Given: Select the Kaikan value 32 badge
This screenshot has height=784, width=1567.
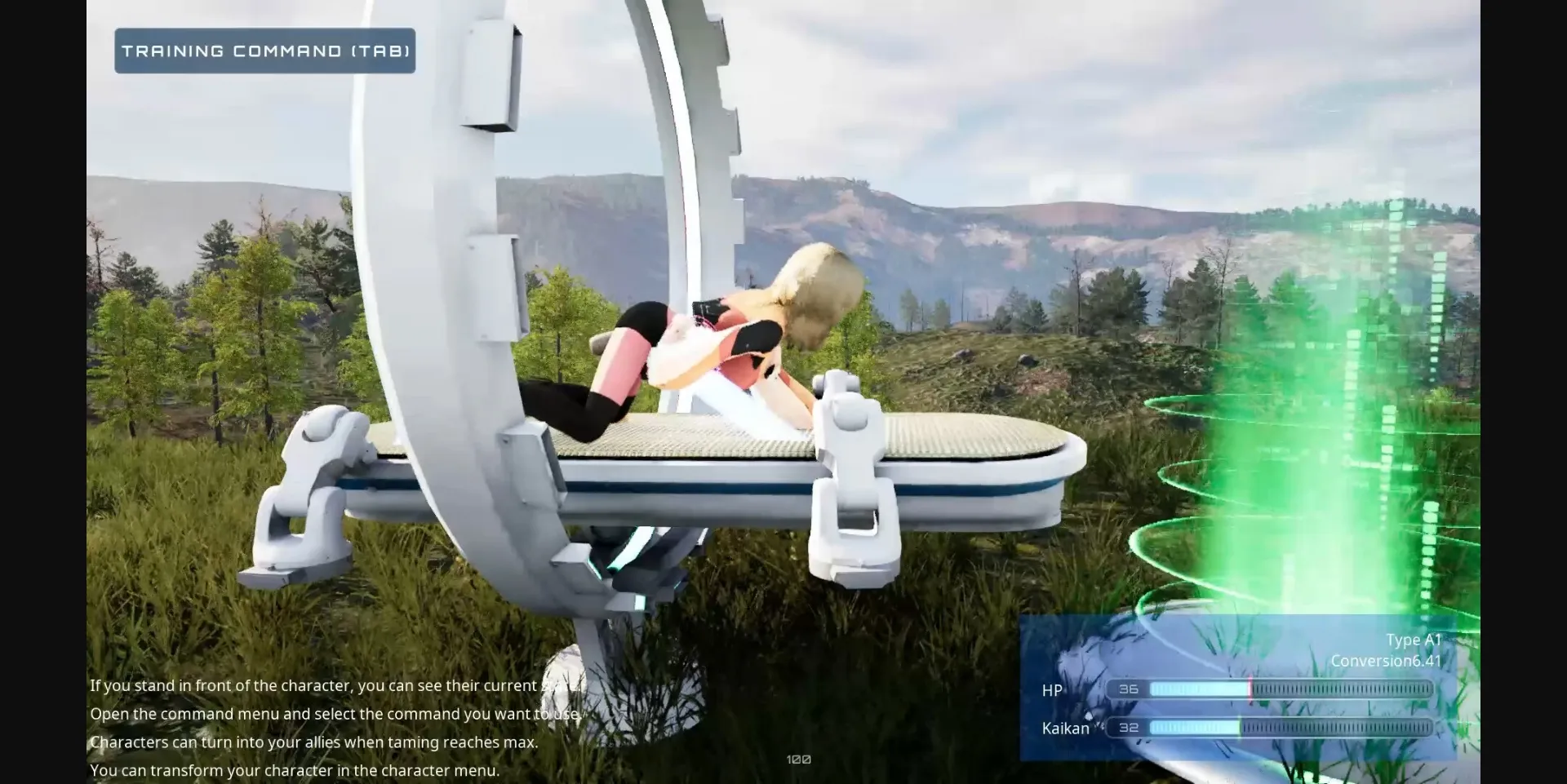Looking at the screenshot, I should (1127, 725).
